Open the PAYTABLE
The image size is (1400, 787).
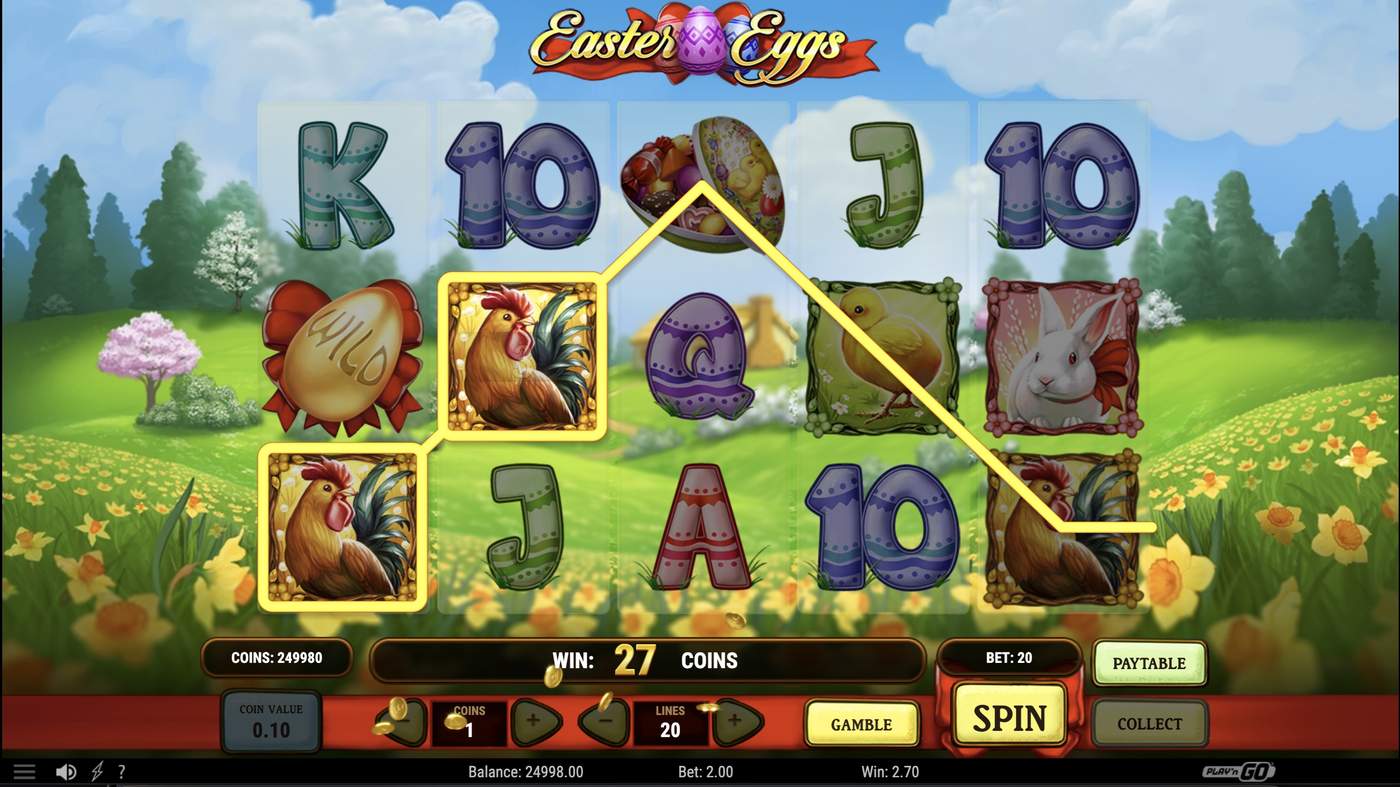click(x=1148, y=662)
